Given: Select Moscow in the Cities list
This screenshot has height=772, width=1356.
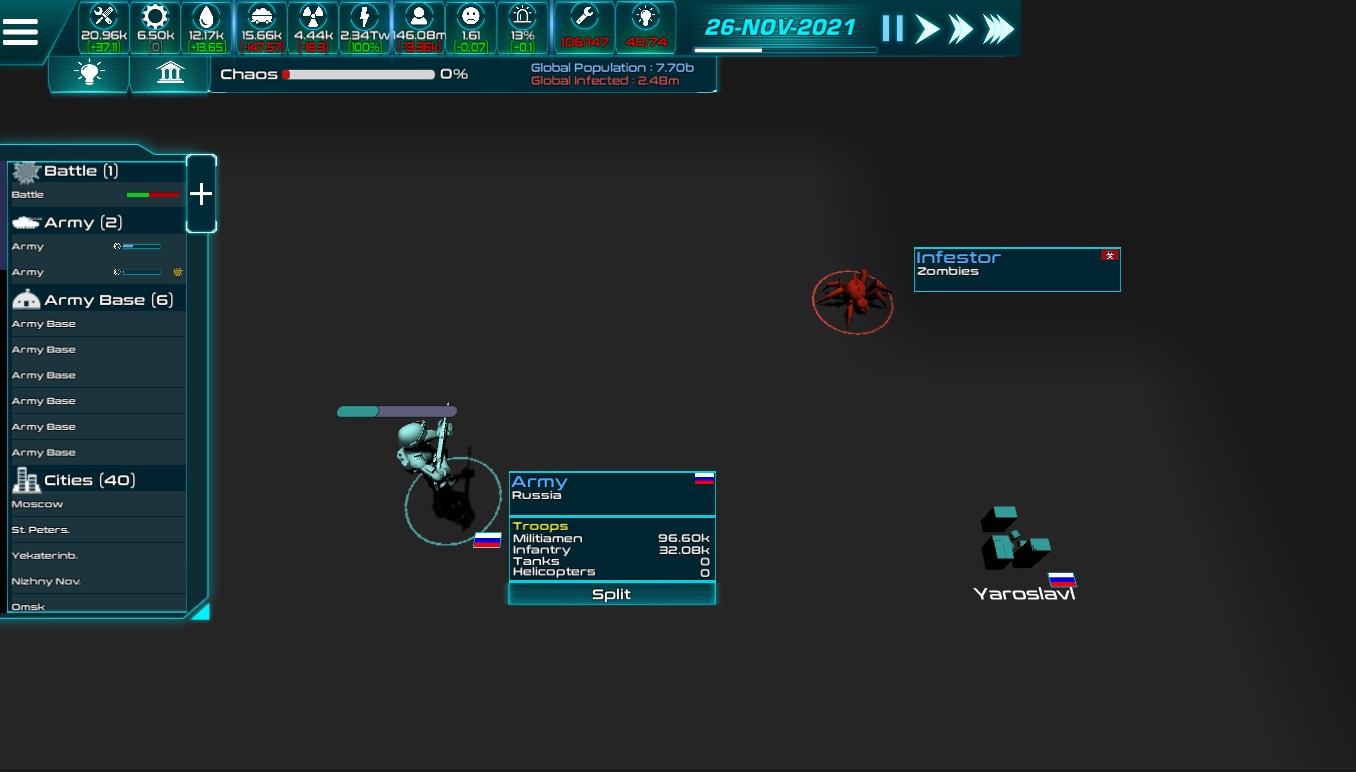Looking at the screenshot, I should point(96,504).
